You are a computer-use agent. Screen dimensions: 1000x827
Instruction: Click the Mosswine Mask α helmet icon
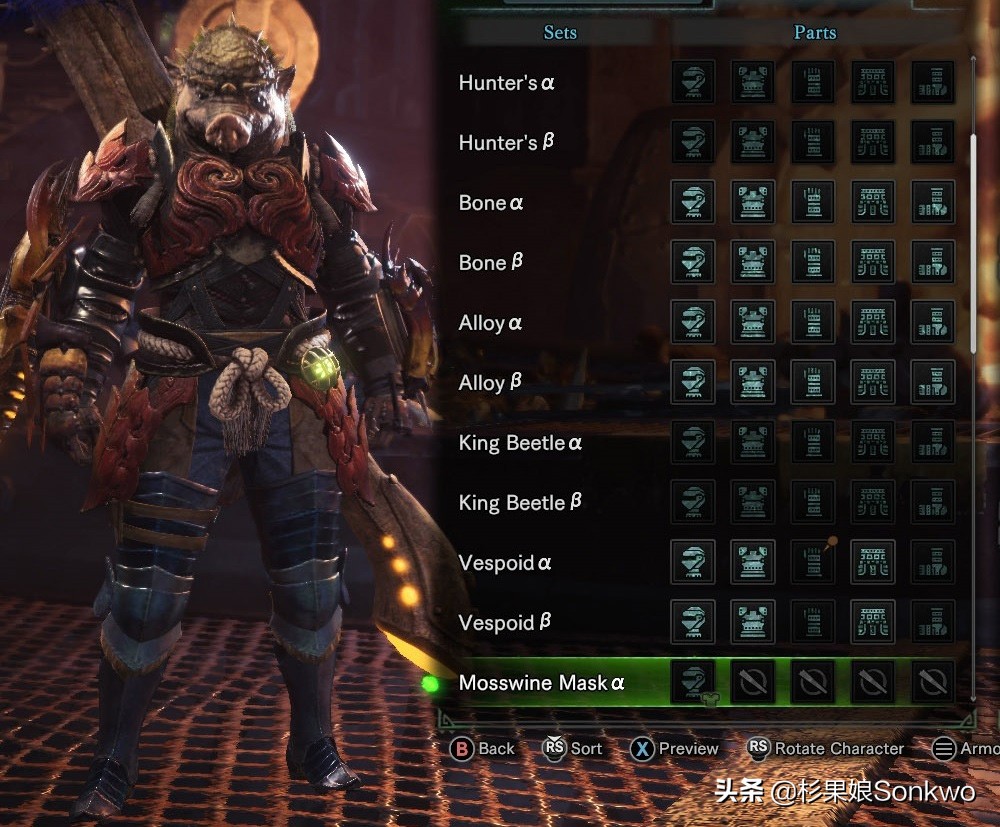(x=693, y=682)
